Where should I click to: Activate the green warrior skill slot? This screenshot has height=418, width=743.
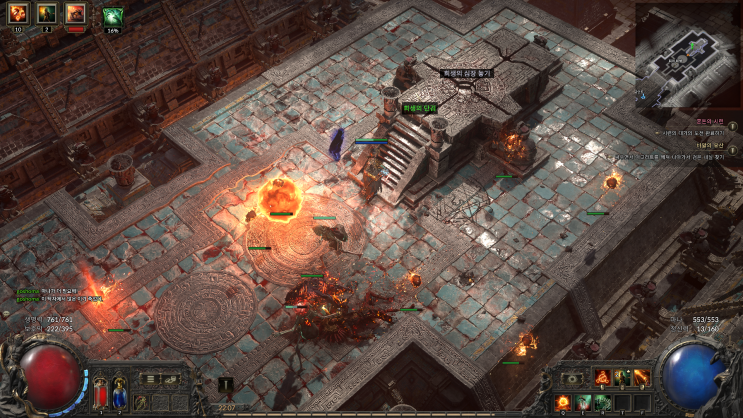[x=622, y=377]
